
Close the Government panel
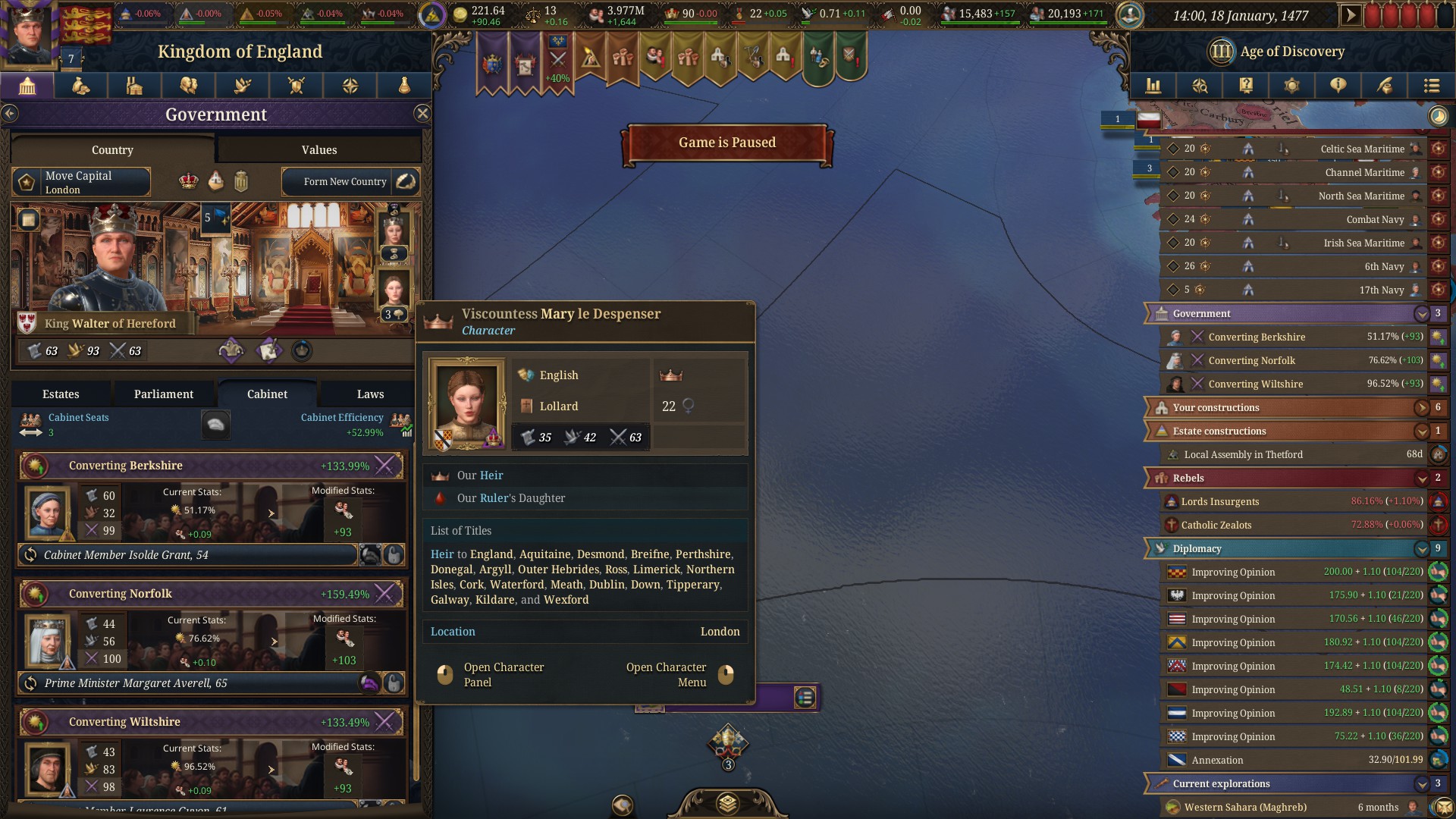pos(422,114)
